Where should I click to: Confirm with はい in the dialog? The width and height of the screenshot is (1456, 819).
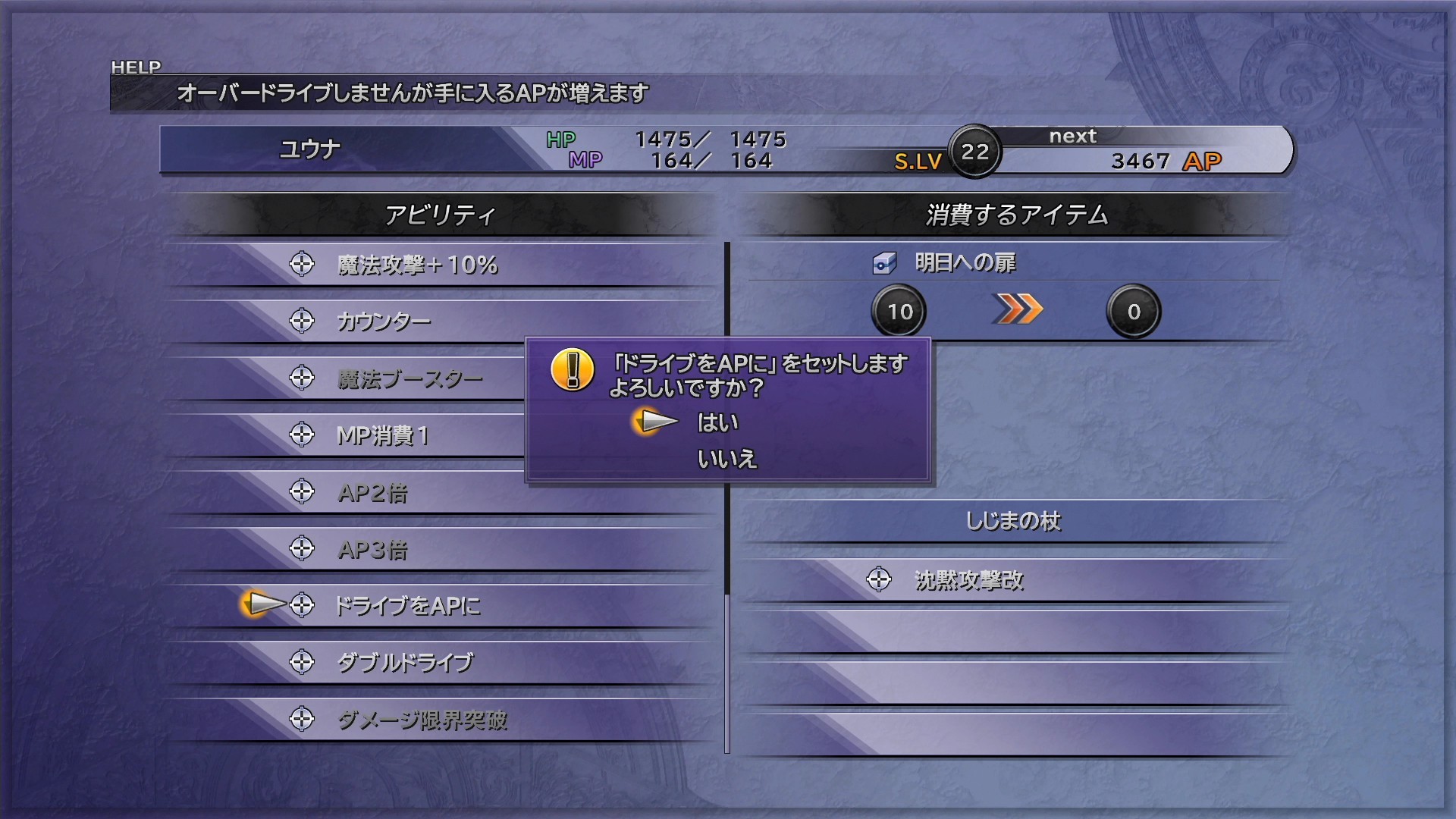click(717, 422)
